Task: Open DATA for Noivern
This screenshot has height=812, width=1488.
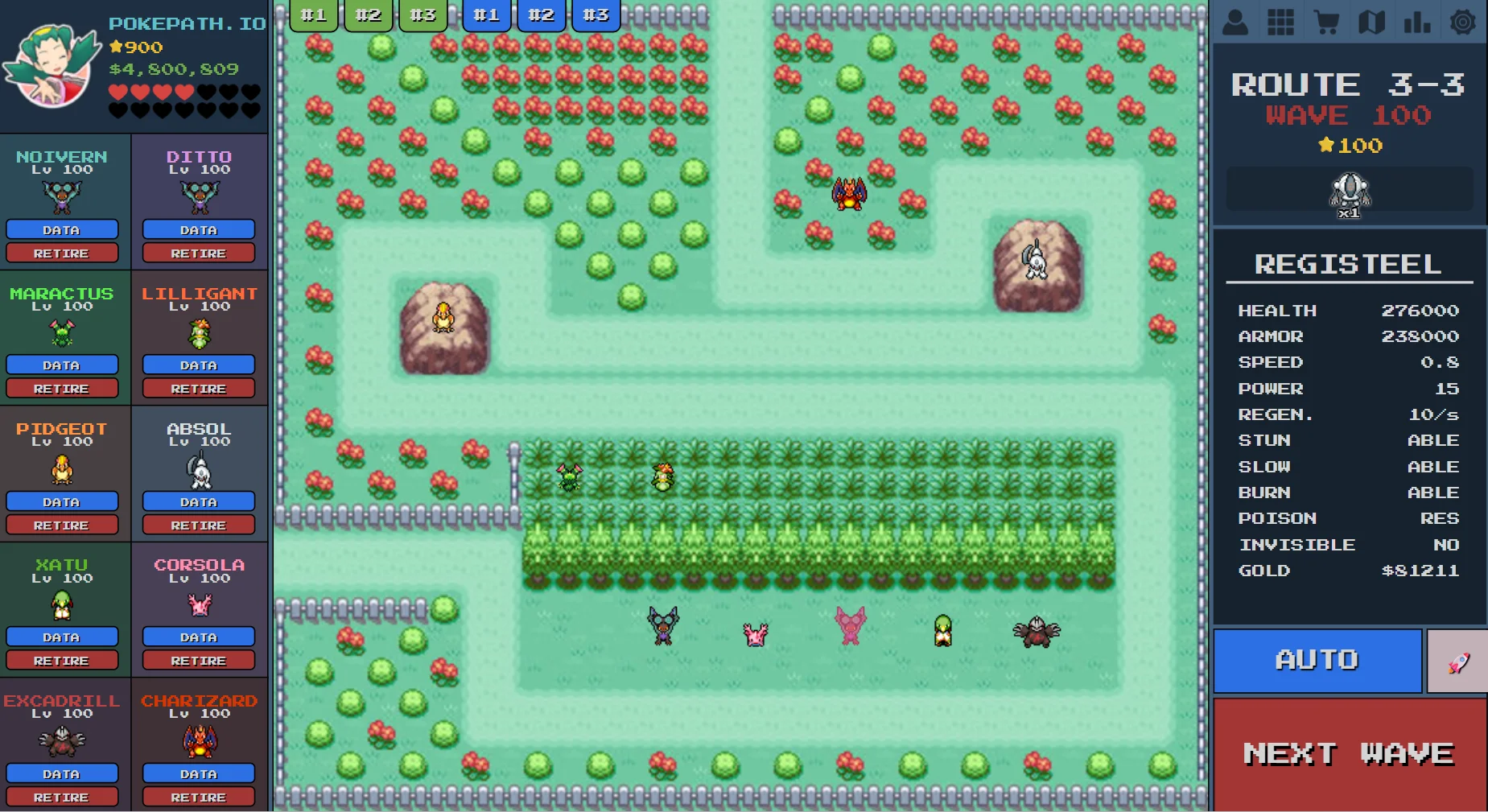Action: [62, 229]
